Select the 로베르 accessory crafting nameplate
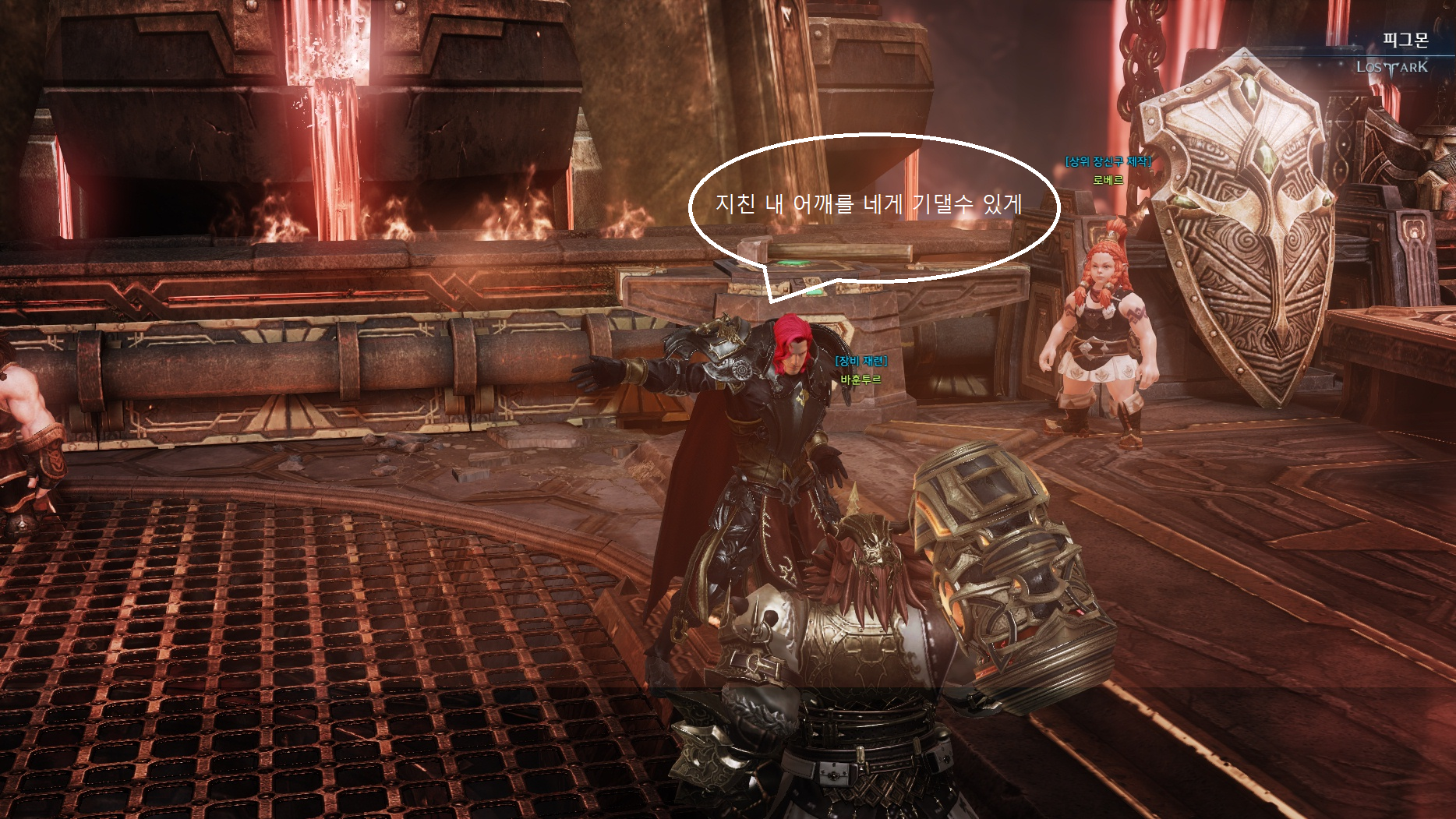 (1108, 180)
